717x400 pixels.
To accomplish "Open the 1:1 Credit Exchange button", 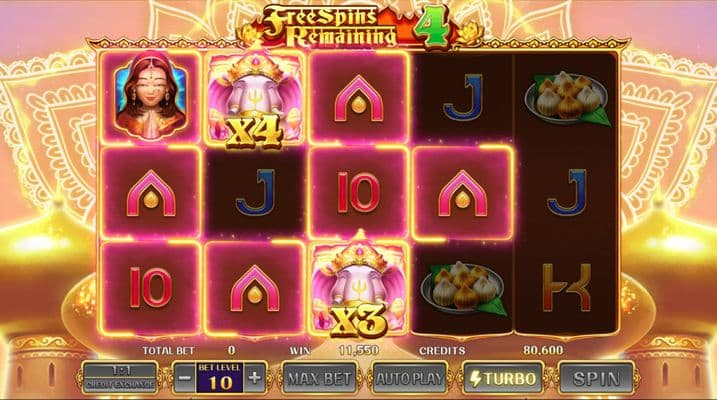I will coord(120,378).
